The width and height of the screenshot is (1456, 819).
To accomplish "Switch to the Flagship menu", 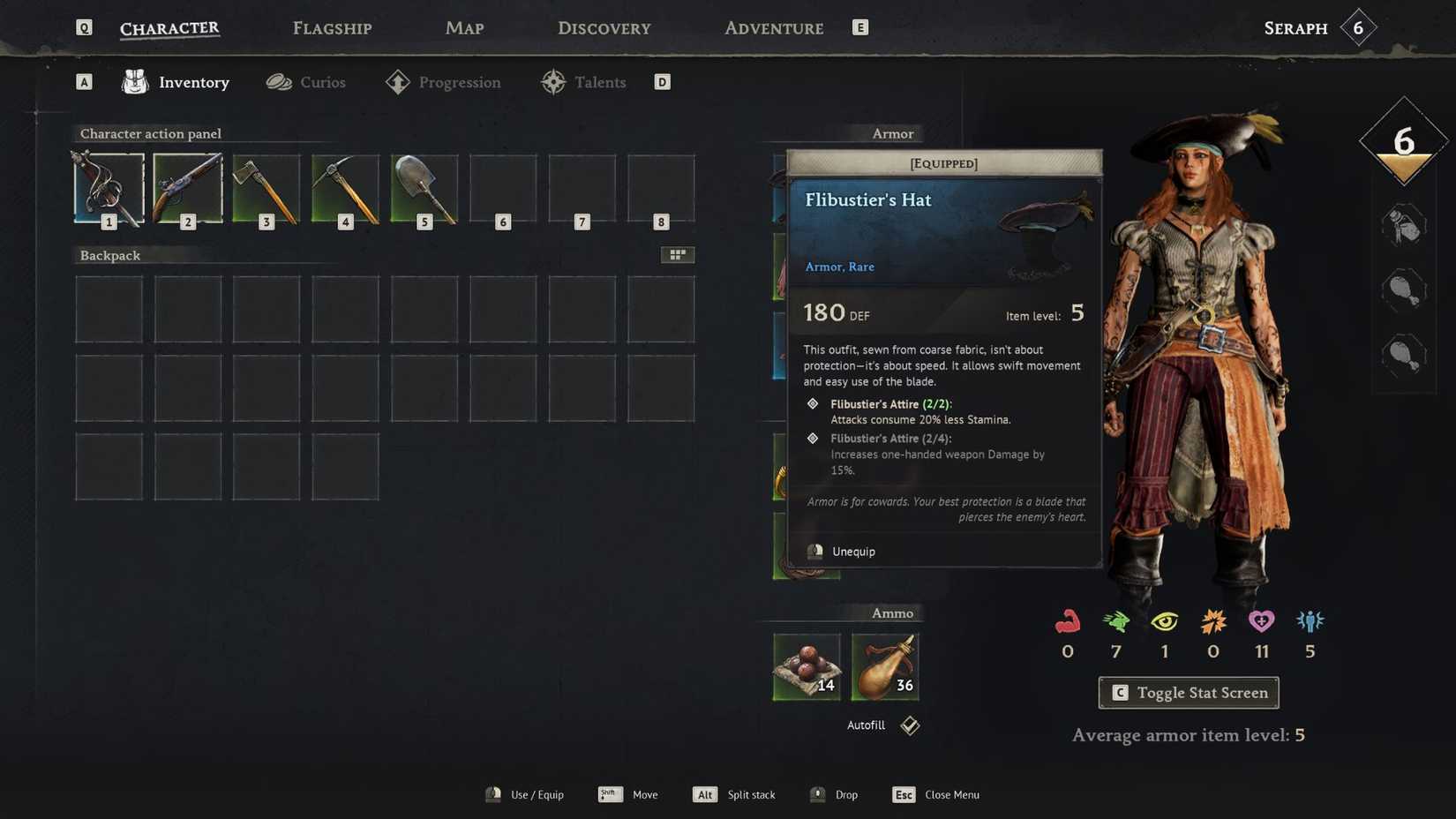I will (331, 27).
